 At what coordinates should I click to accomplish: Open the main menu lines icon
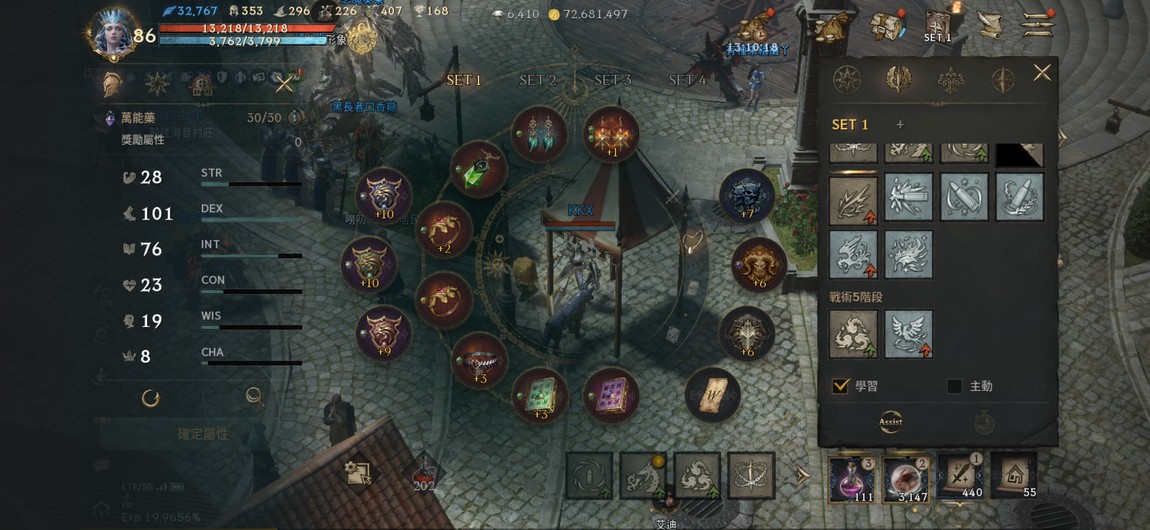coord(1038,24)
